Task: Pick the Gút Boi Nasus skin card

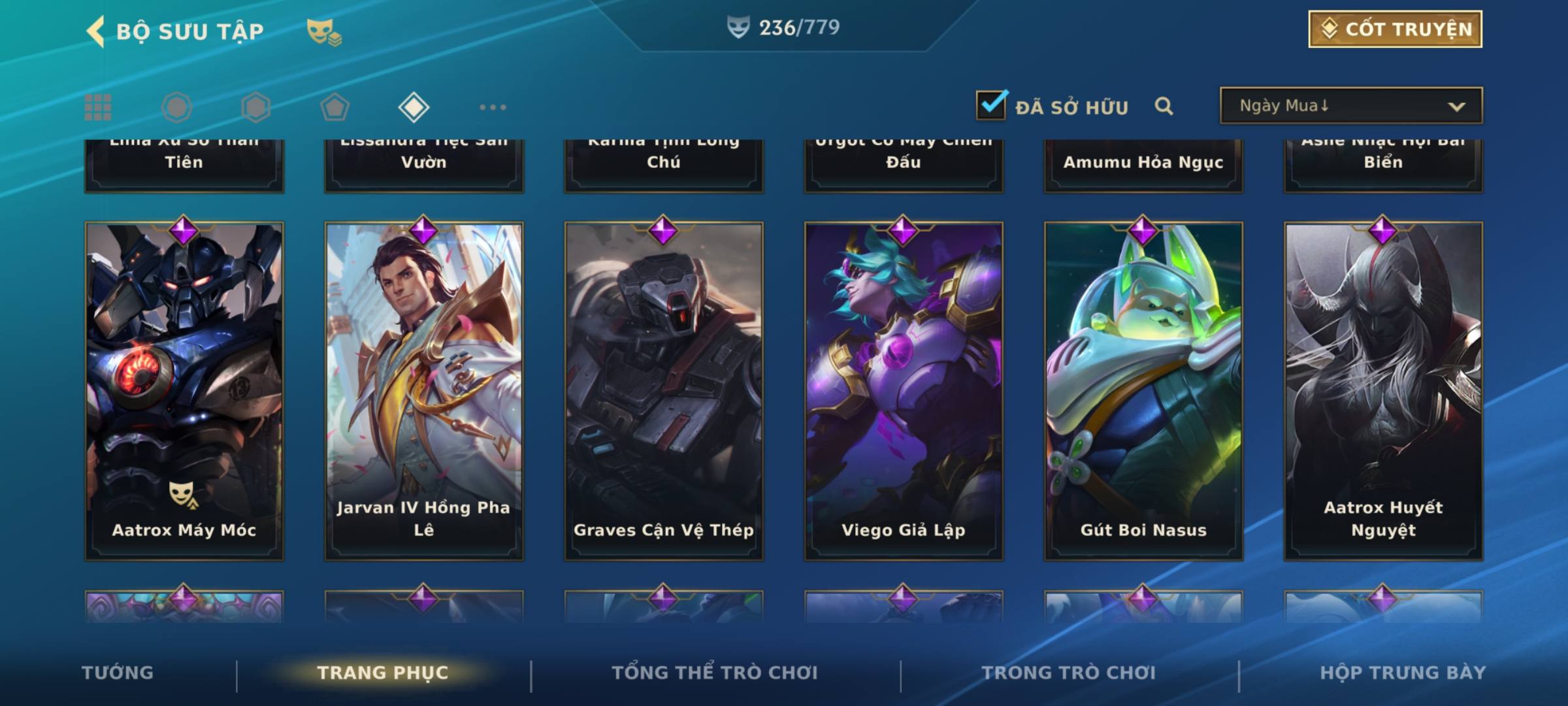Action: pos(1143,391)
